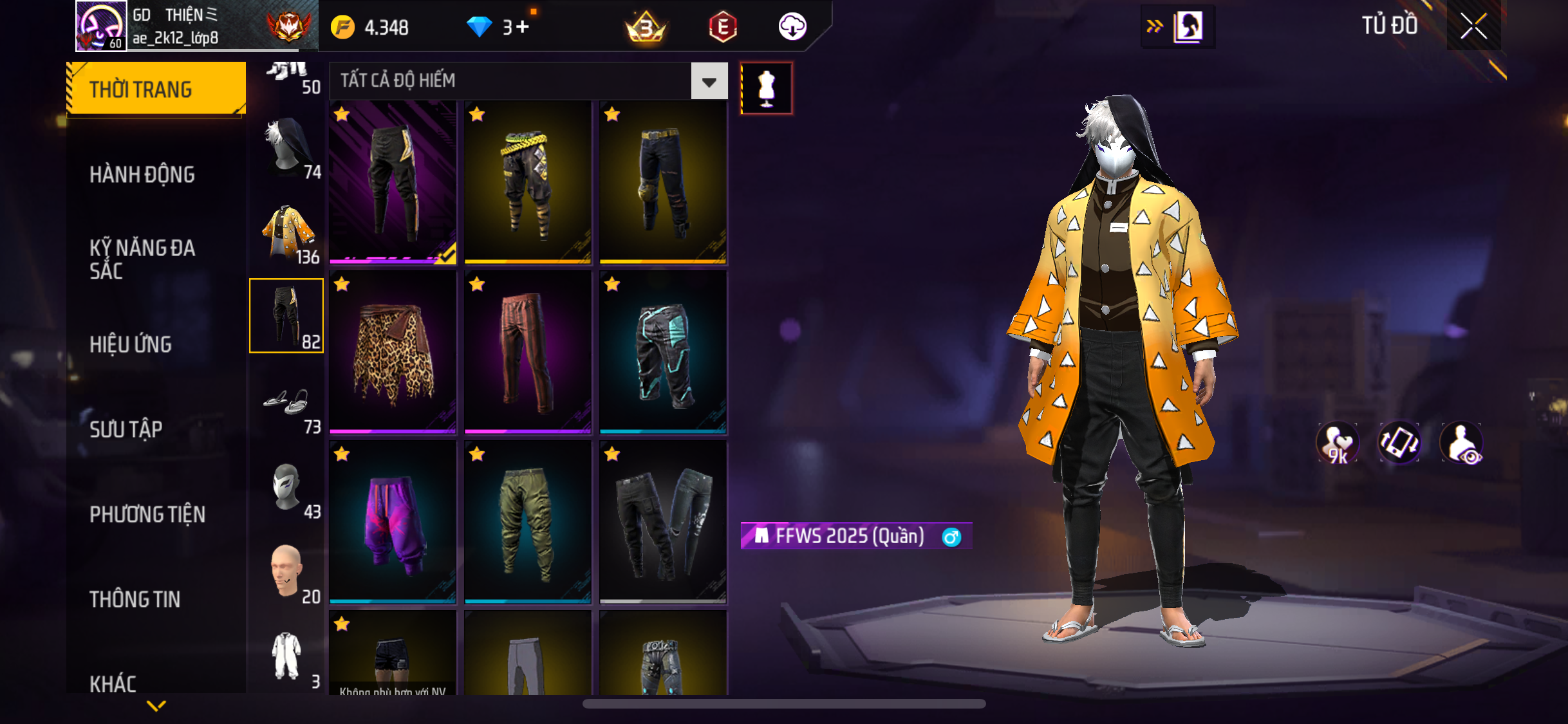Click the mannequin outfit preset button
The width and height of the screenshot is (1568, 724).
pyautogui.click(x=766, y=88)
